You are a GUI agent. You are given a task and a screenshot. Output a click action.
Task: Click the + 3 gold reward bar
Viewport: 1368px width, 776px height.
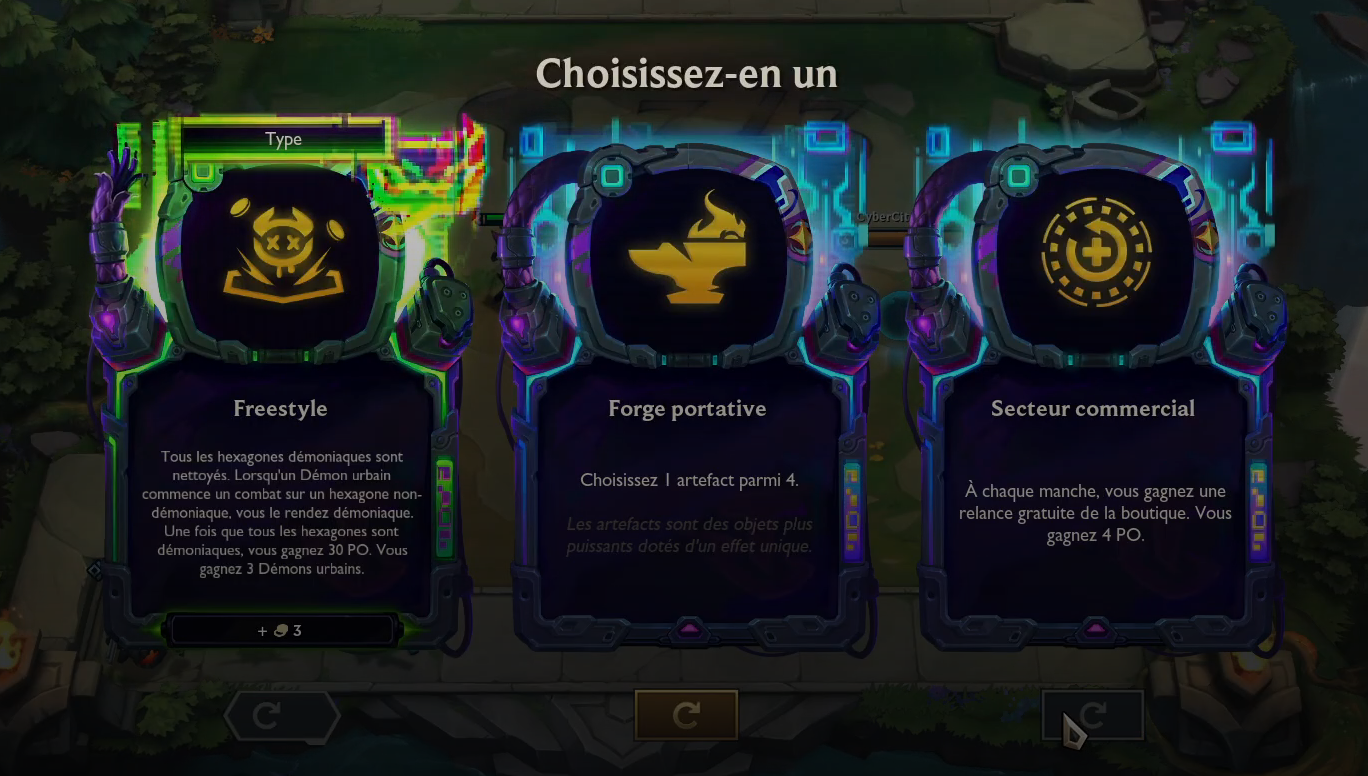point(282,629)
